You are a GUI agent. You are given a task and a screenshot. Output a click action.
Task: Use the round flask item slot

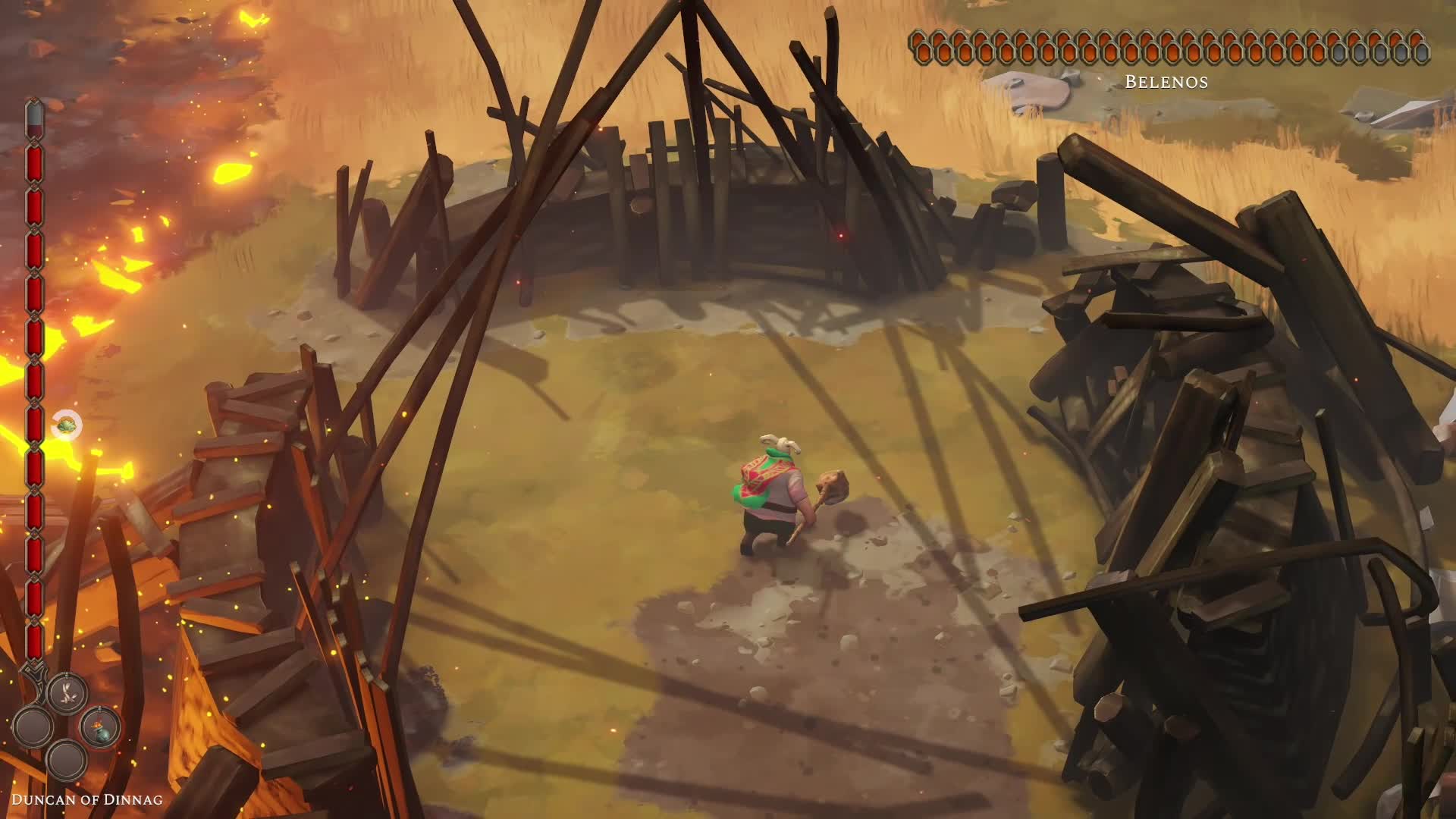100,726
